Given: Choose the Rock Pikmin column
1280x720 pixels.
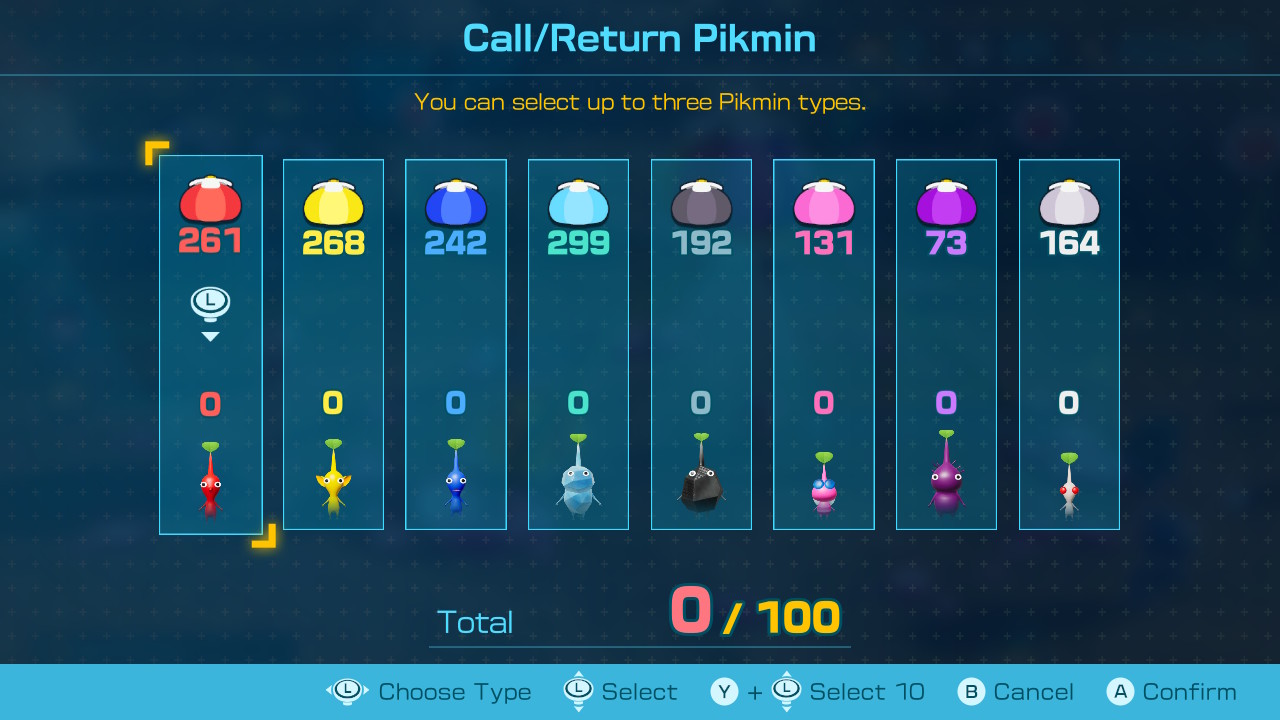Looking at the screenshot, I should [x=701, y=345].
